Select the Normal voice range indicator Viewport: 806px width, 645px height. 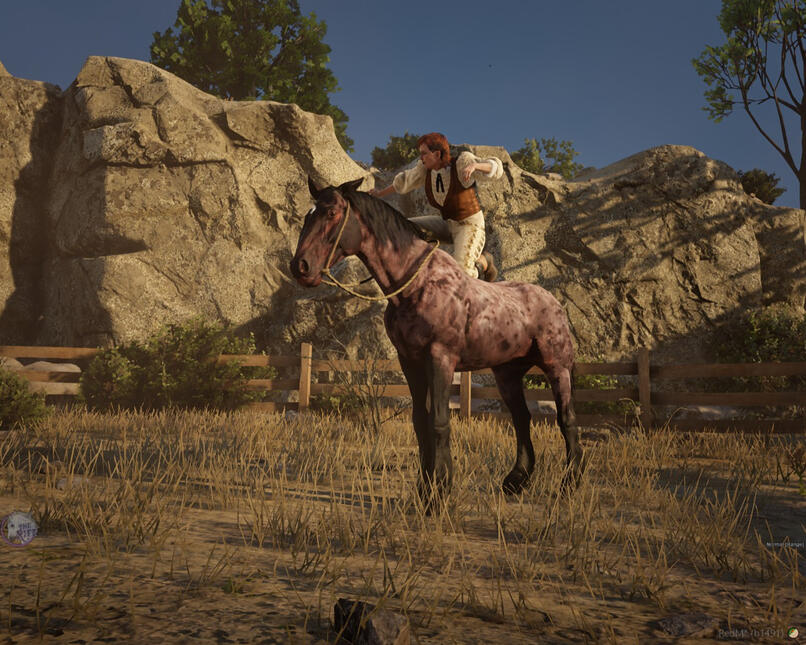(783, 544)
